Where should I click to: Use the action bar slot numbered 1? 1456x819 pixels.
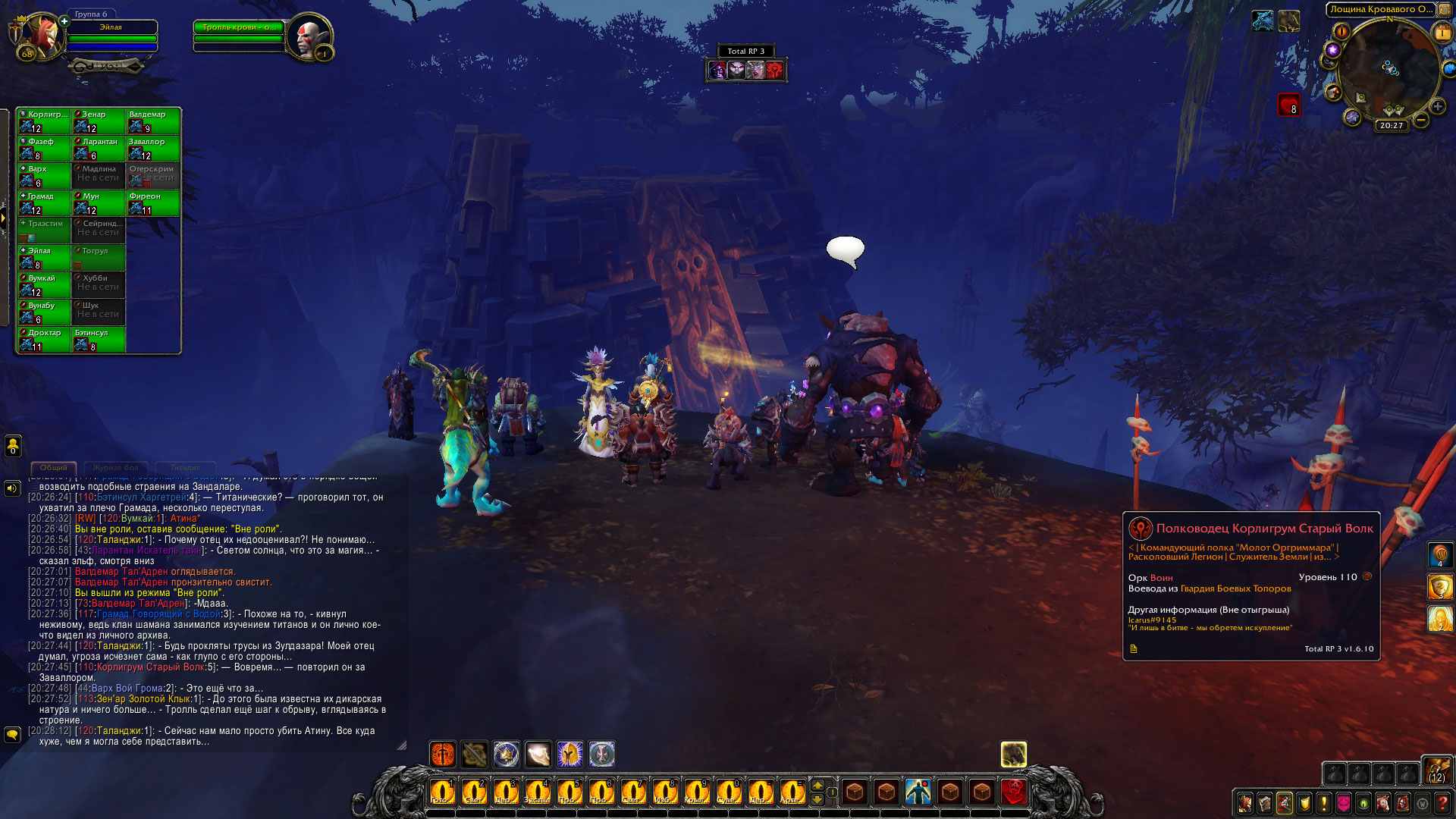[442, 792]
